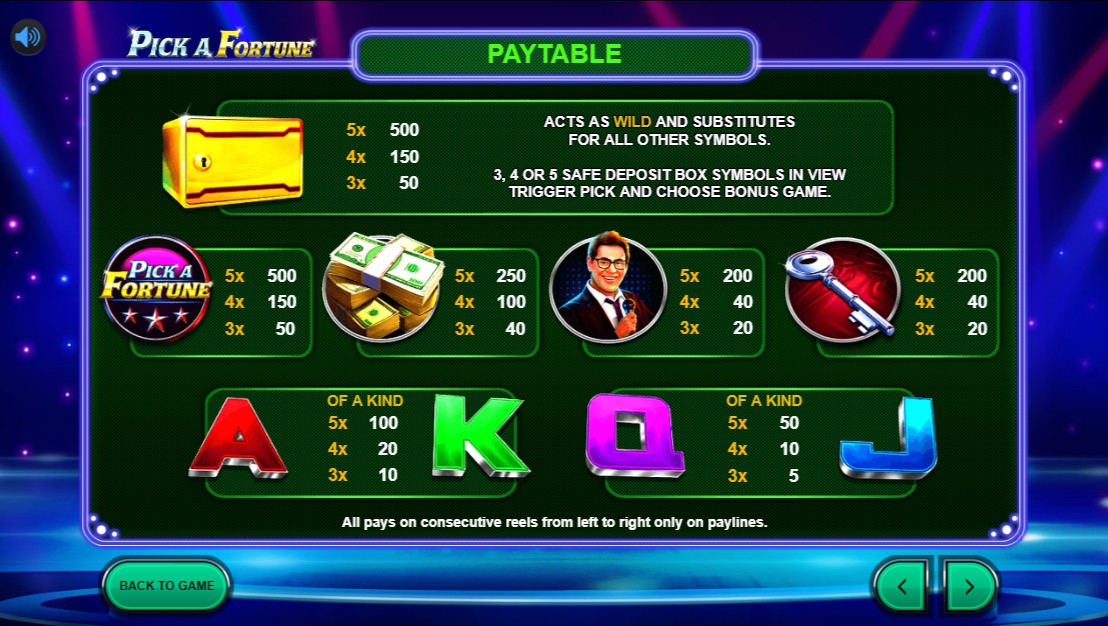The width and height of the screenshot is (1108, 626).
Task: Advance to the next paytable page
Action: tap(968, 586)
